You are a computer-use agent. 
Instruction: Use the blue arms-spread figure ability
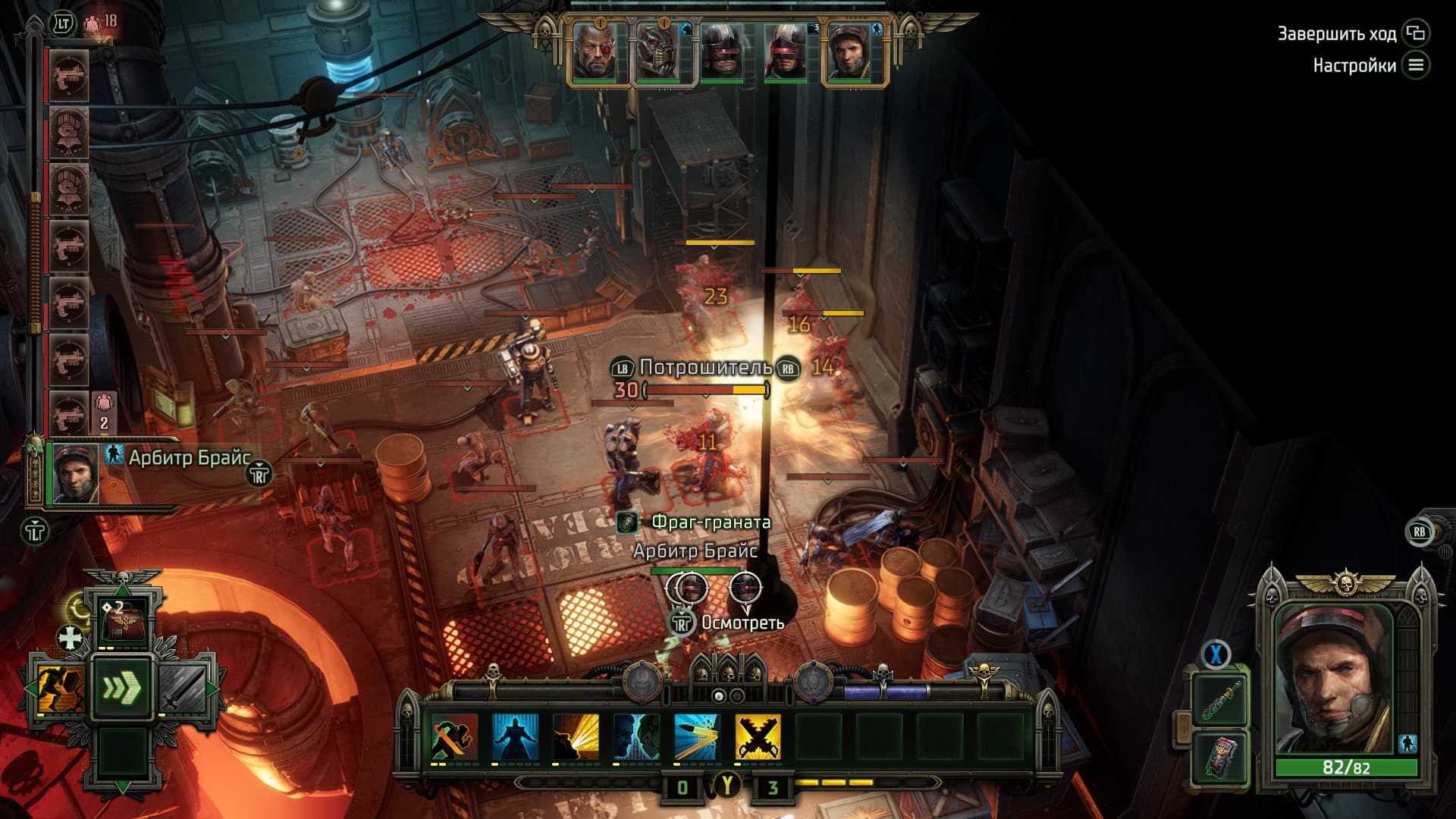click(516, 736)
